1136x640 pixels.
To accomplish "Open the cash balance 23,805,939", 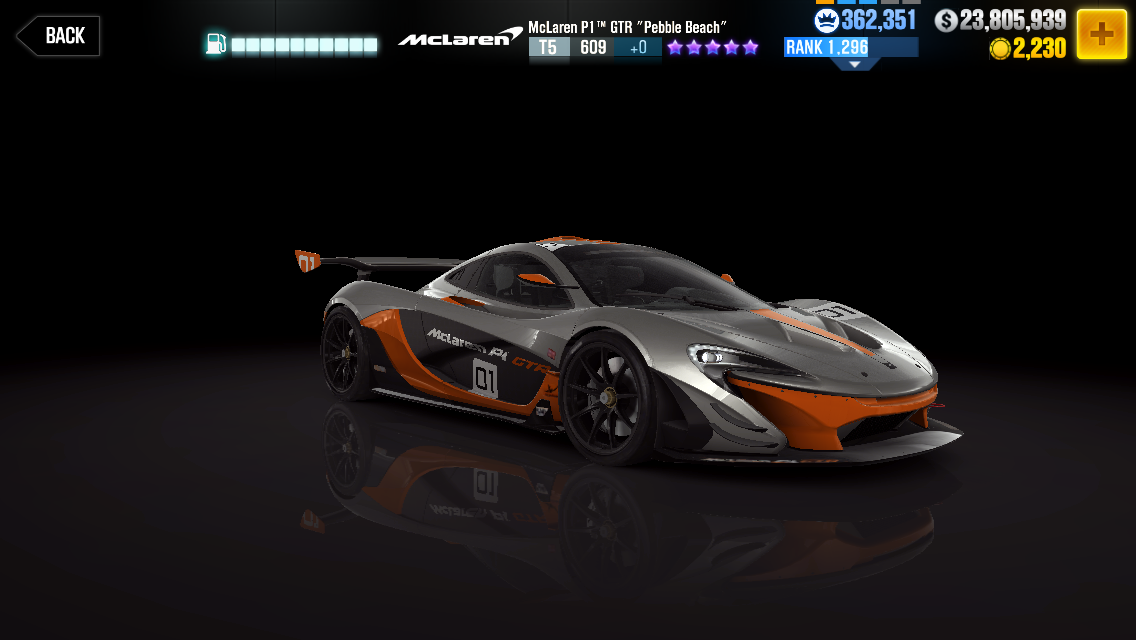I will [1001, 20].
